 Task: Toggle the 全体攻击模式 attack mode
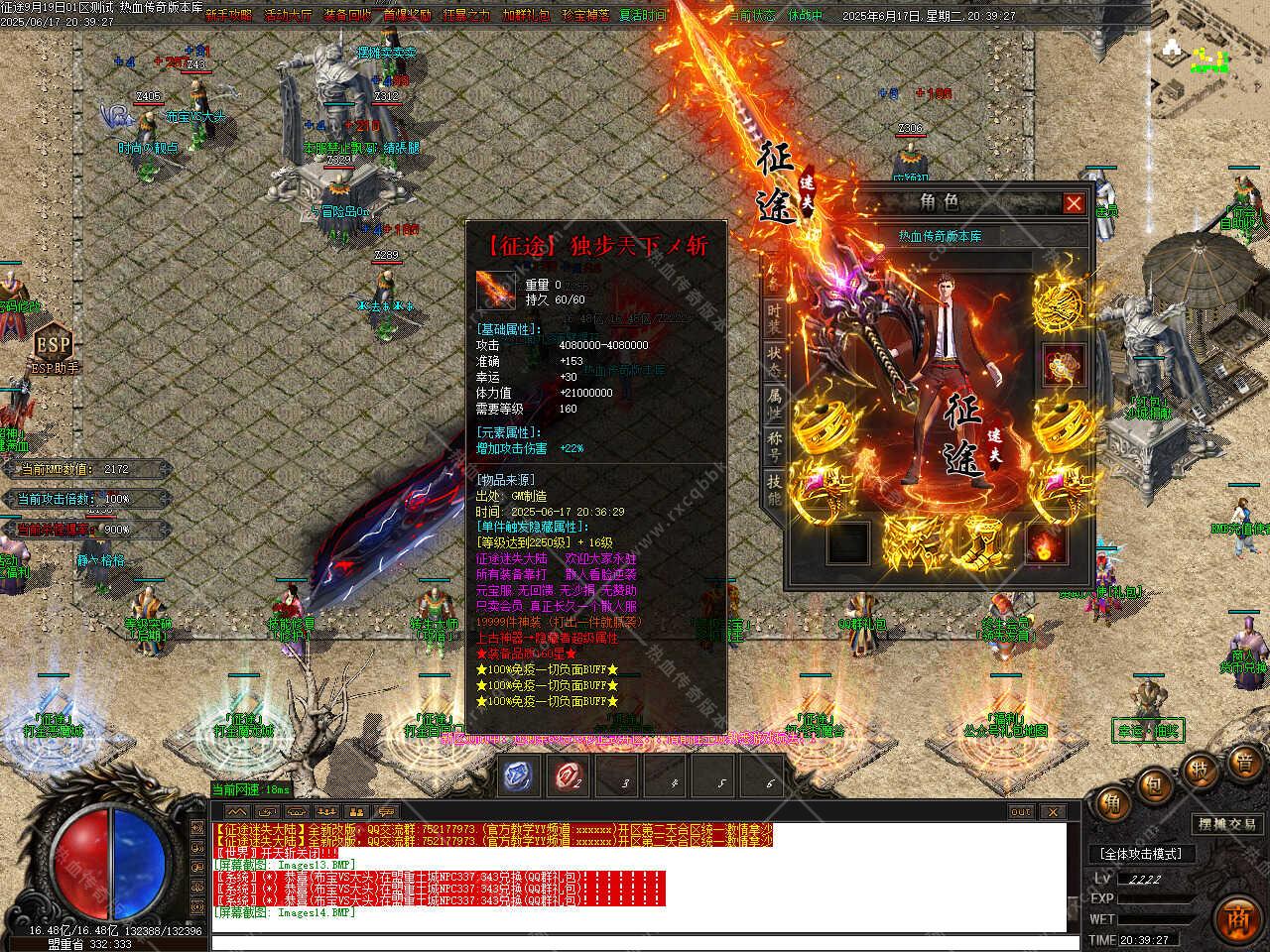click(x=1141, y=853)
